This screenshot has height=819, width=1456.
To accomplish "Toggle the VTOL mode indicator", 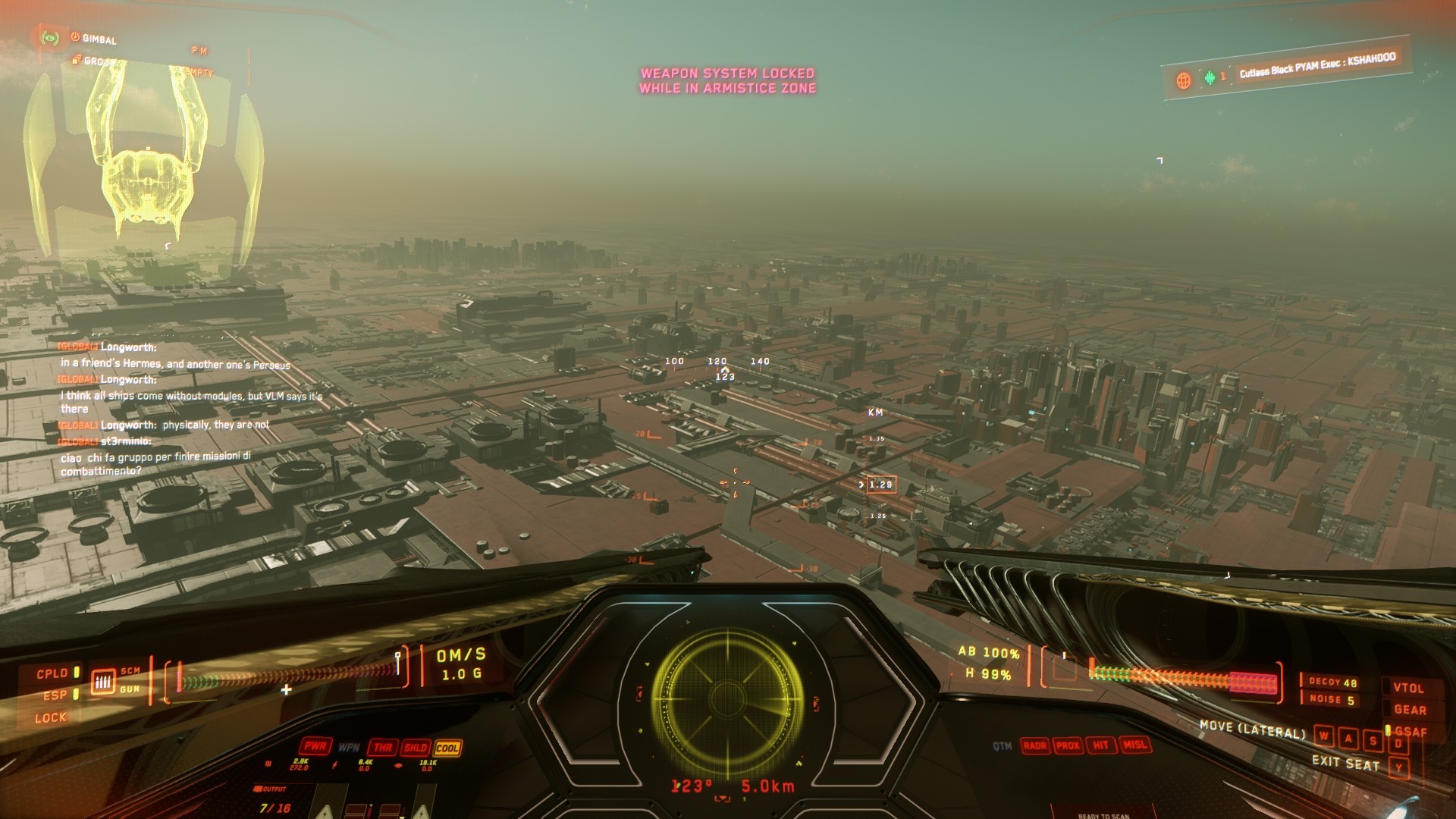I will pos(1408,688).
